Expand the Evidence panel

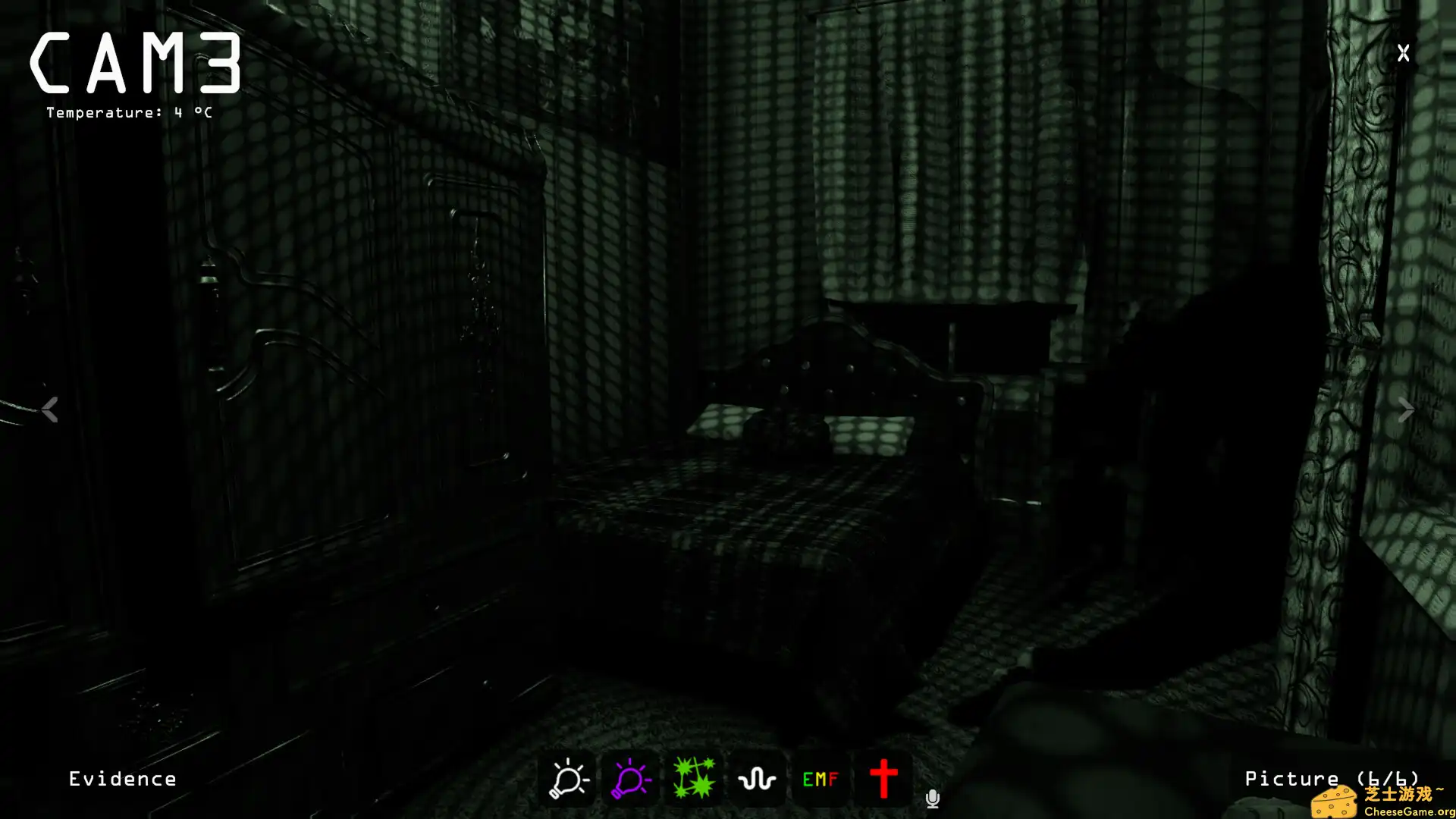[122, 778]
